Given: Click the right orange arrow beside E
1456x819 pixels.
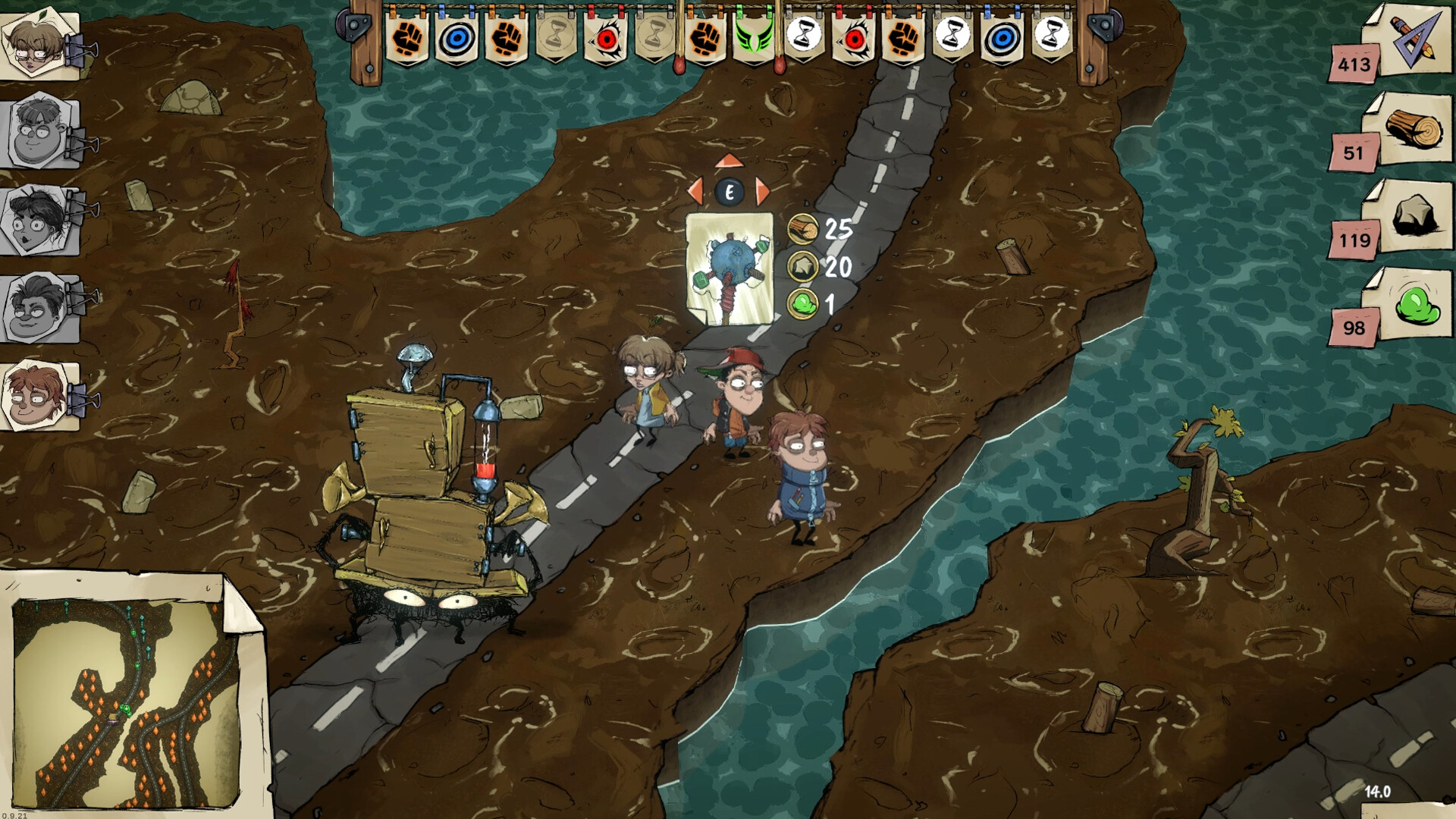Looking at the screenshot, I should 764,192.
